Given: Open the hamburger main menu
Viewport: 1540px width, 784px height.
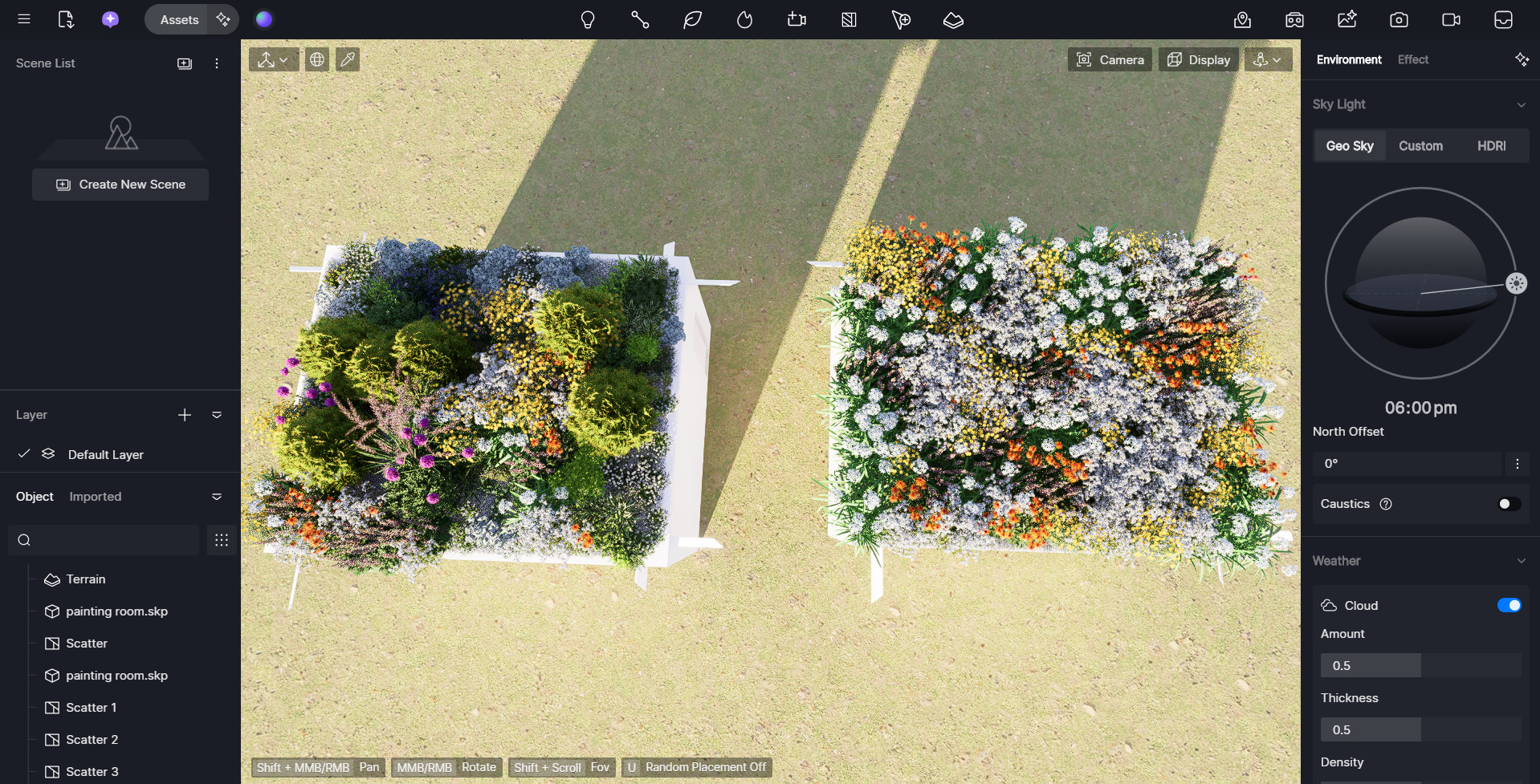Looking at the screenshot, I should click(24, 19).
